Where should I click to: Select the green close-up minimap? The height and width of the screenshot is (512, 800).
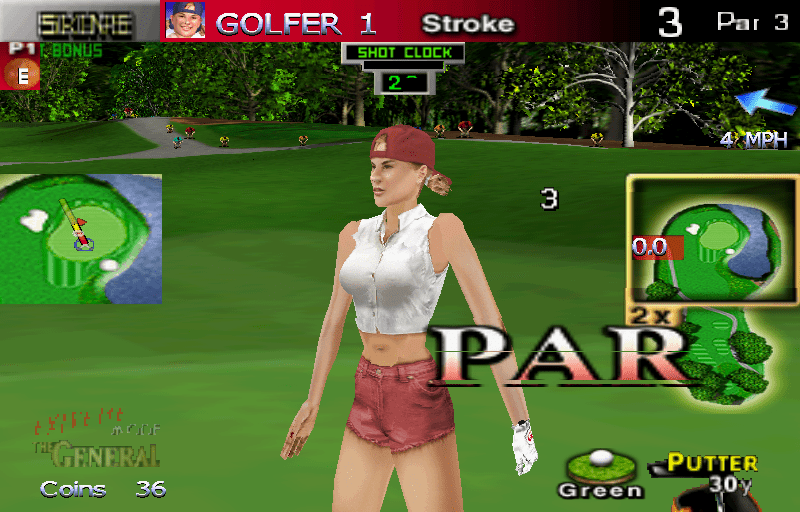pyautogui.click(x=81, y=238)
